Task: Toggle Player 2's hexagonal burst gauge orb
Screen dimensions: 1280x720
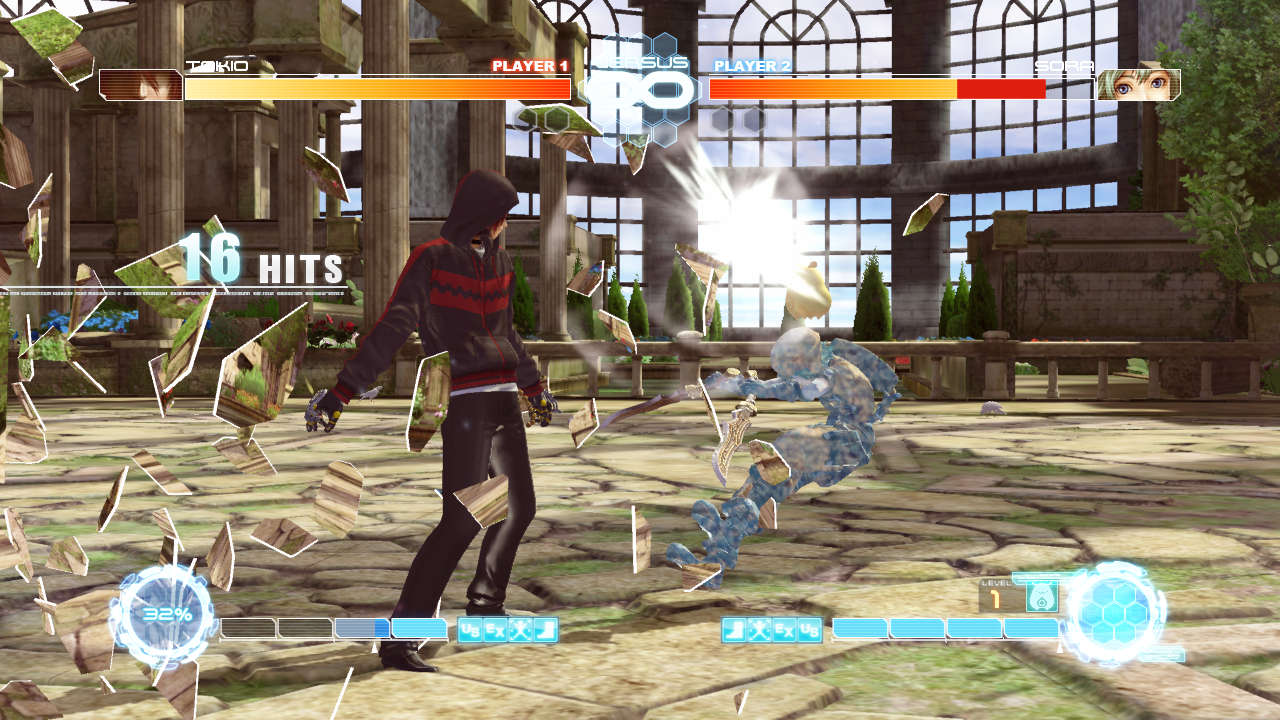Action: click(x=1117, y=610)
